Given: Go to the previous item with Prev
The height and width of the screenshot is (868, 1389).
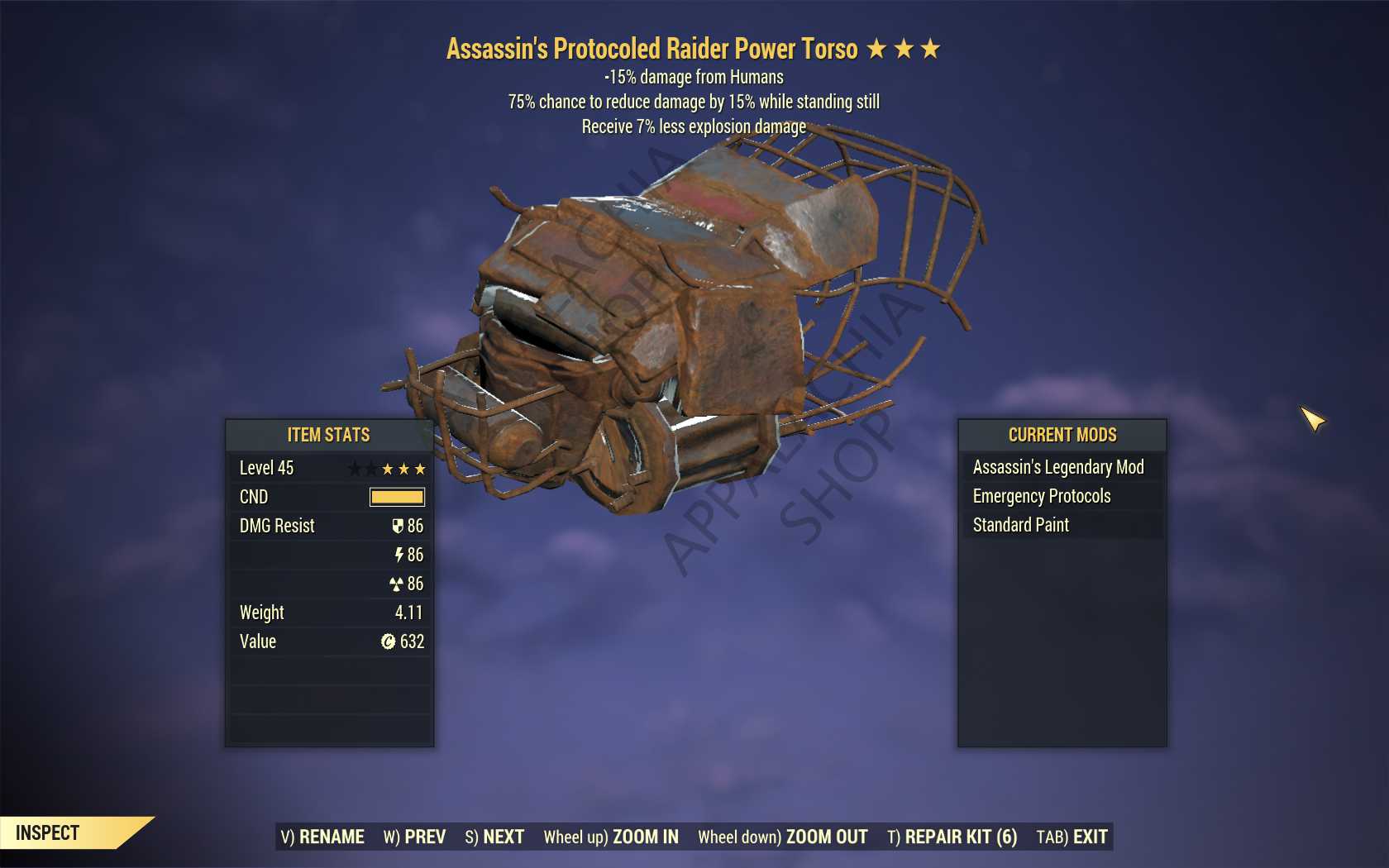Looking at the screenshot, I should (414, 837).
